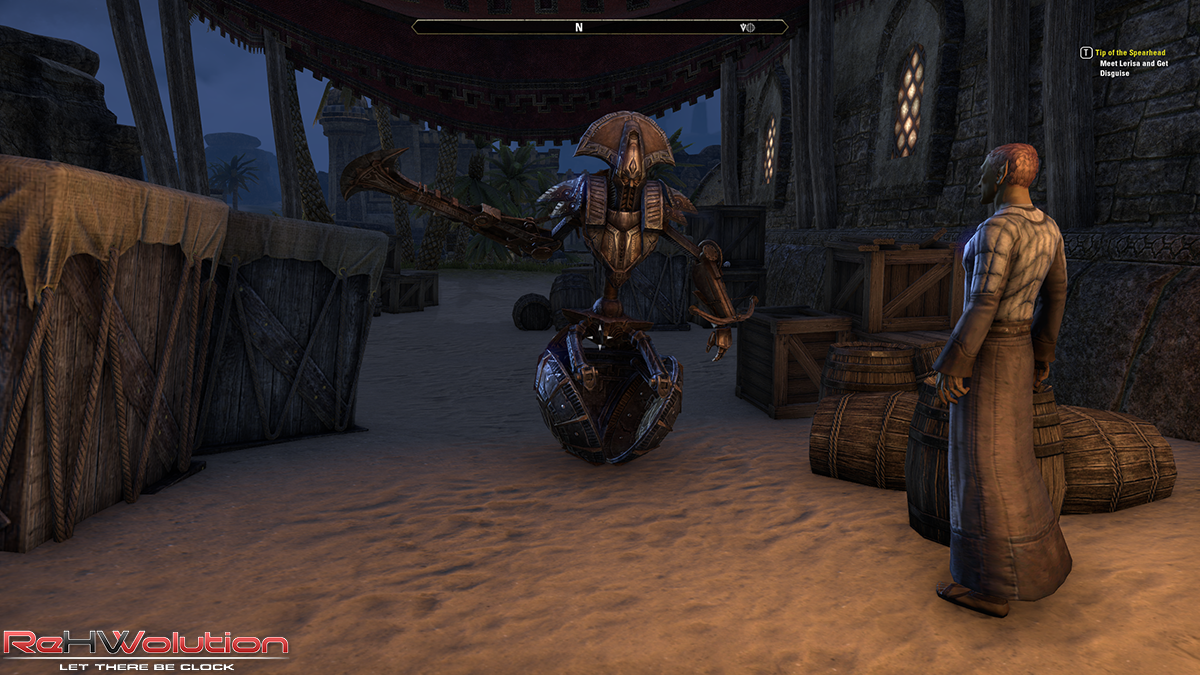Select the quest marker icons on the compass
Viewport: 1200px width, 675px height.
[746, 27]
